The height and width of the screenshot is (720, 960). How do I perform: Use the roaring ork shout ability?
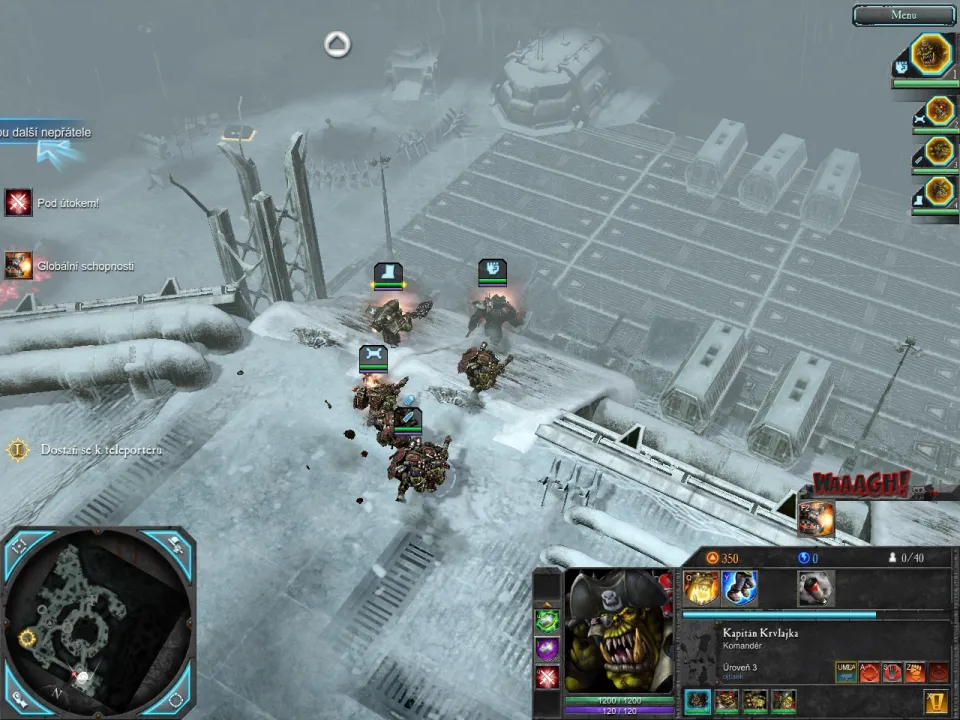pyautogui.click(x=700, y=588)
